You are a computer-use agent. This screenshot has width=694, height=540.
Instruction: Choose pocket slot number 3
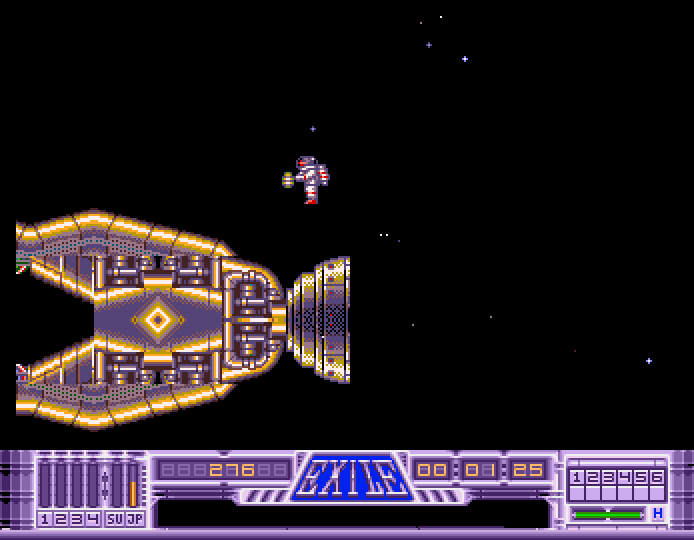608,478
